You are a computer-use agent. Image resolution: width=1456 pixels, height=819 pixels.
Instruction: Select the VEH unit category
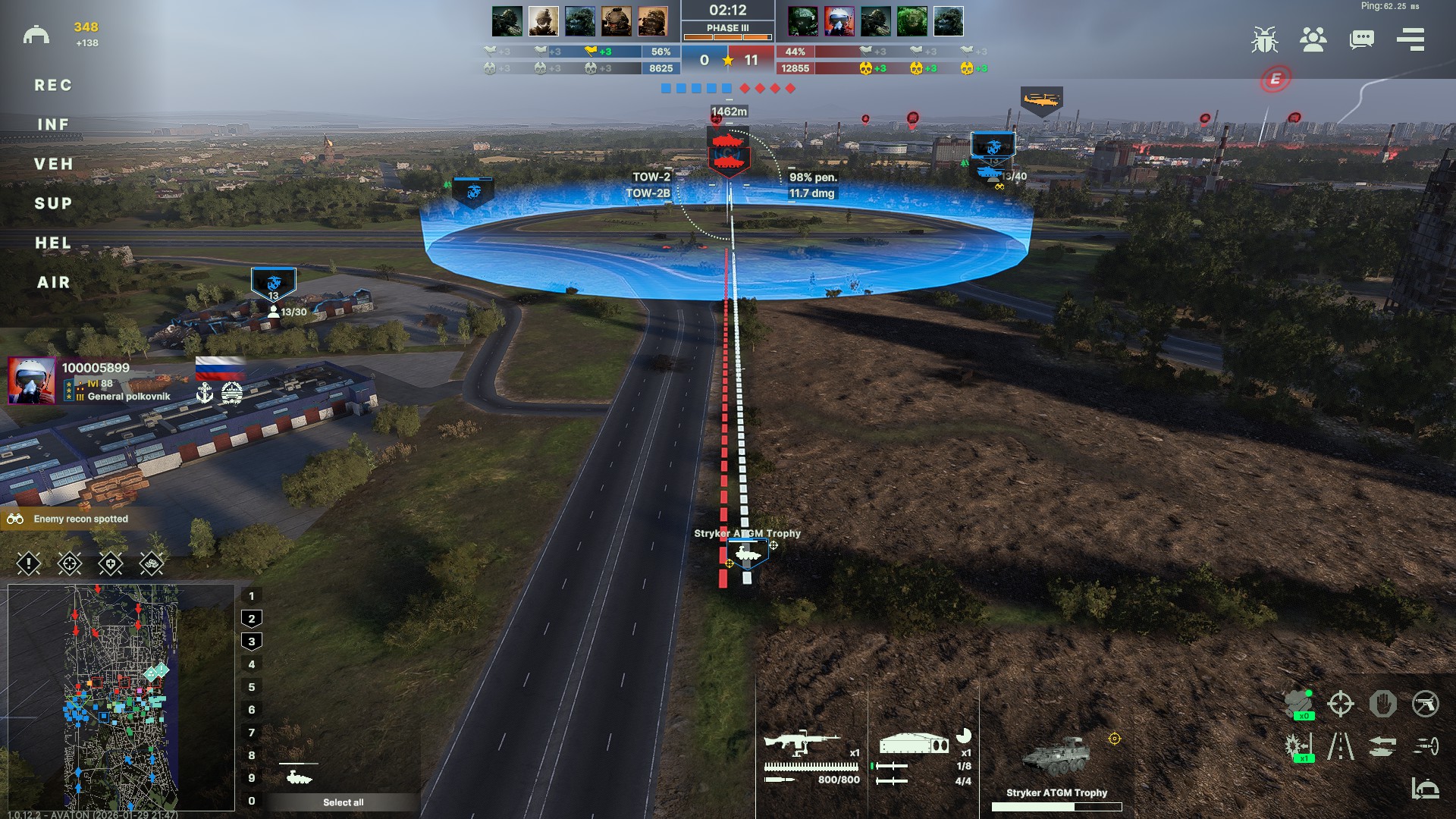pos(53,164)
